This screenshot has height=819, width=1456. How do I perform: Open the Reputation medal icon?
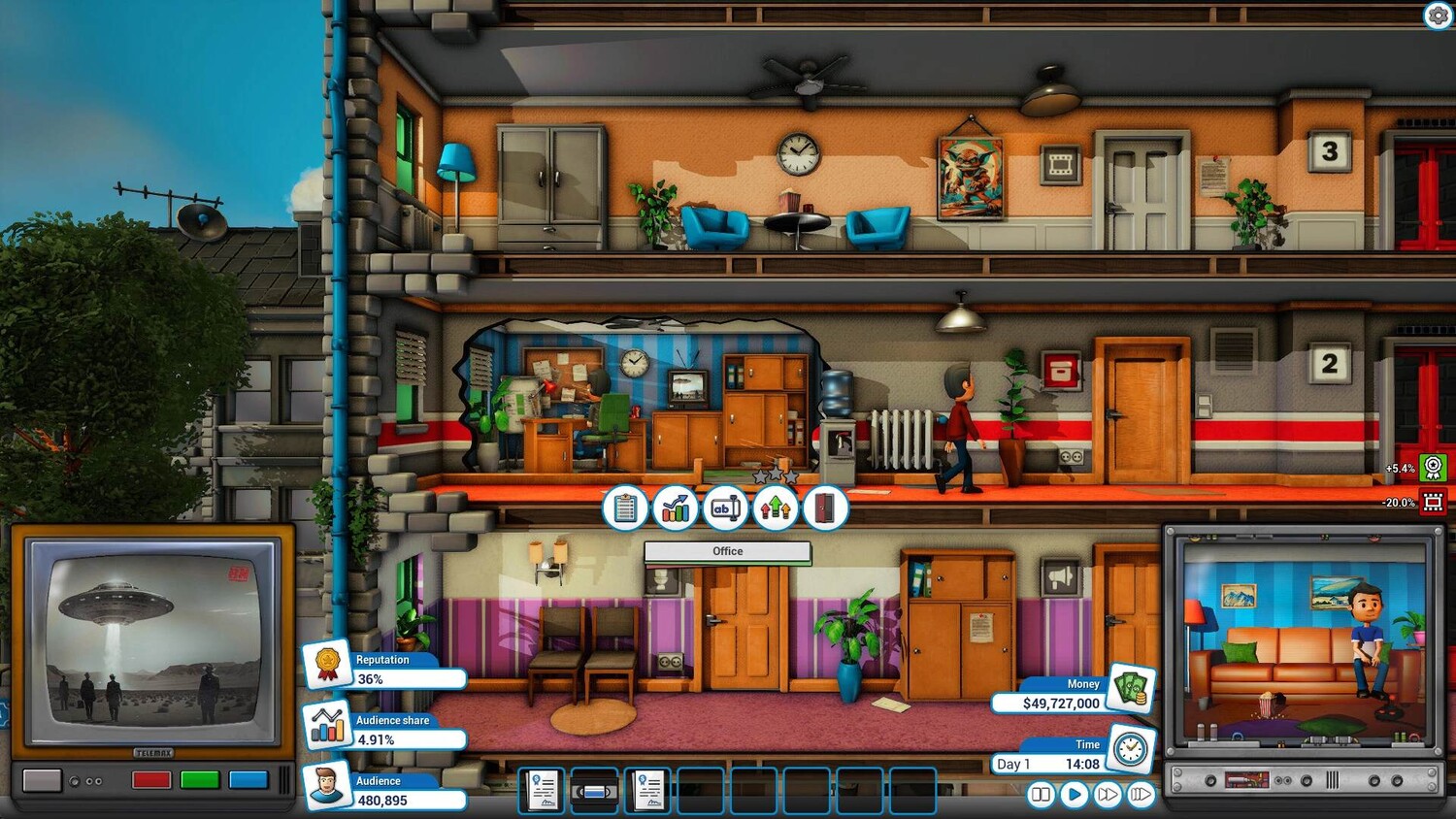pos(327,664)
